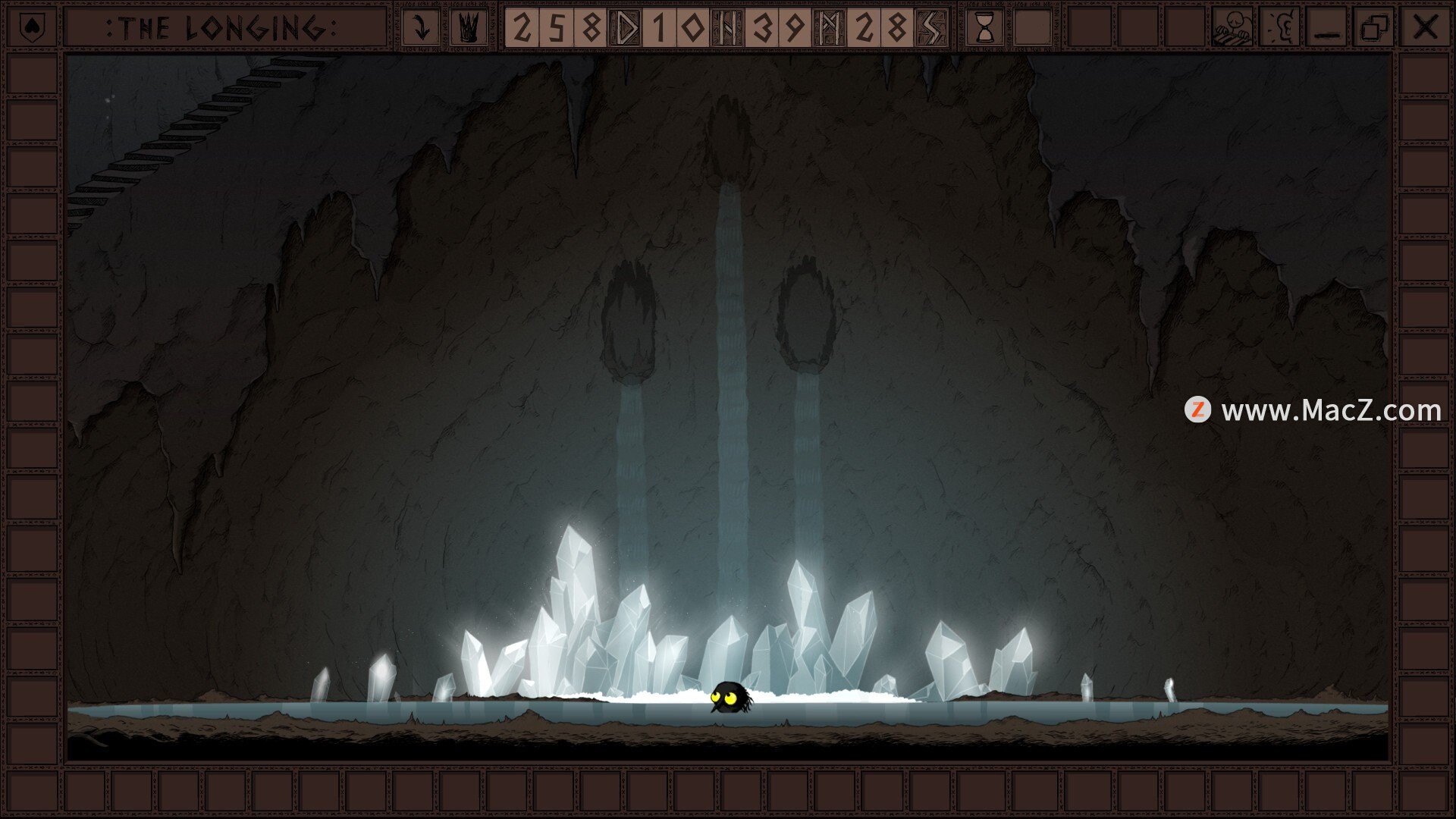
Task: Close the game with the X button
Action: coord(1425,28)
